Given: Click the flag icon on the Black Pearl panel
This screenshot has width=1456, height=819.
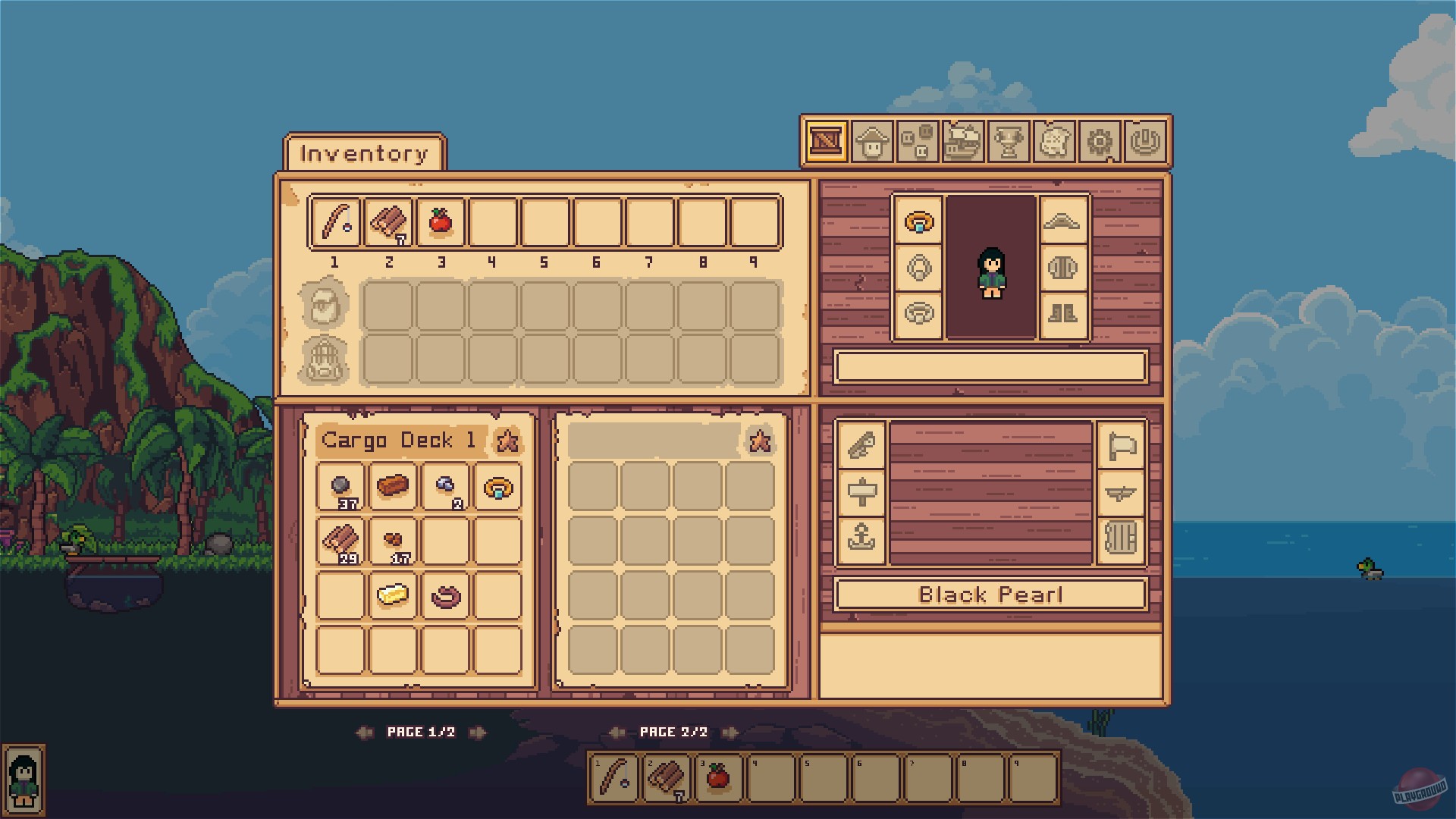Looking at the screenshot, I should [x=1121, y=446].
